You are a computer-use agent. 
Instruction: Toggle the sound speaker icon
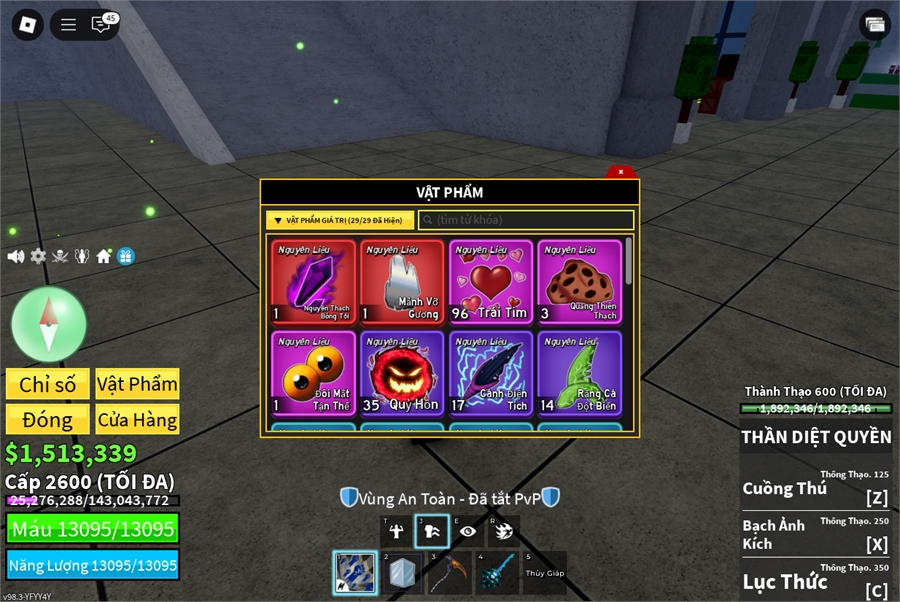point(16,256)
